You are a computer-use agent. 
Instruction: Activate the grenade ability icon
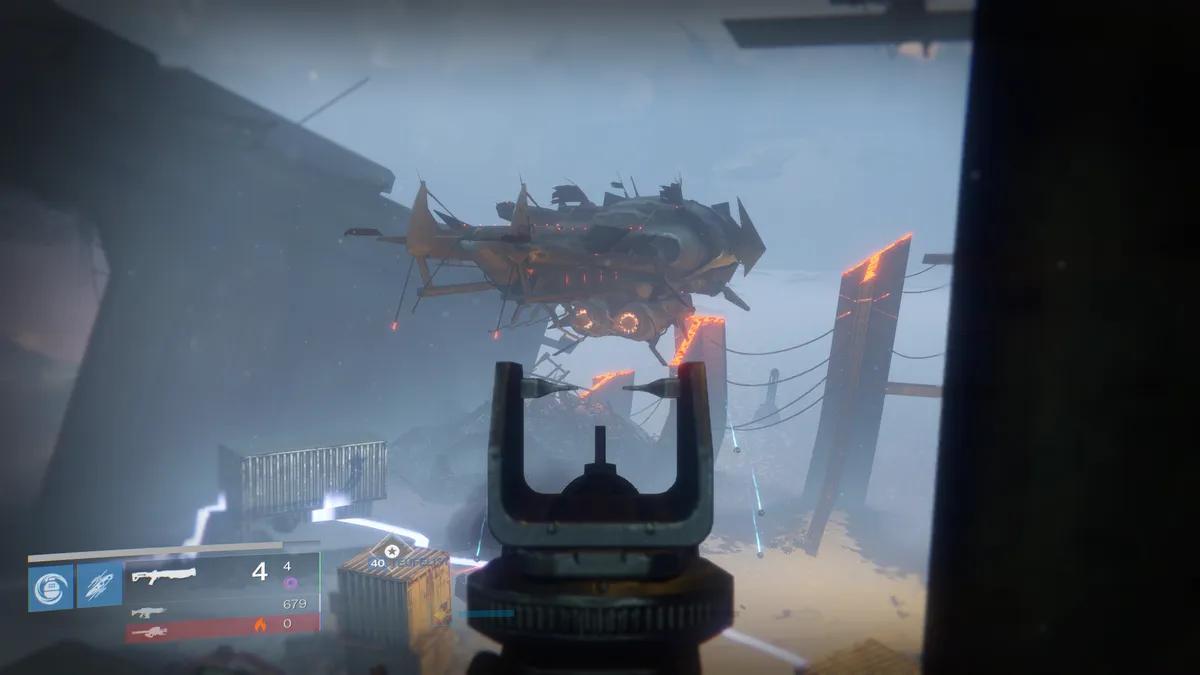click(50, 586)
